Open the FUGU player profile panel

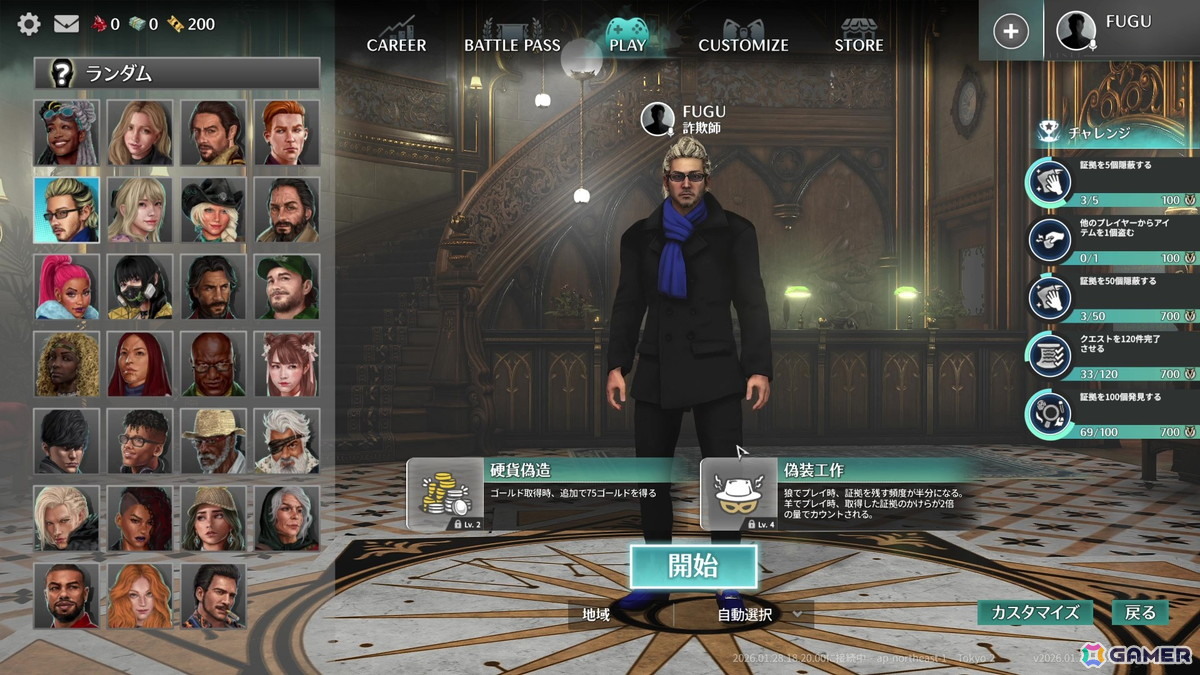point(1121,30)
